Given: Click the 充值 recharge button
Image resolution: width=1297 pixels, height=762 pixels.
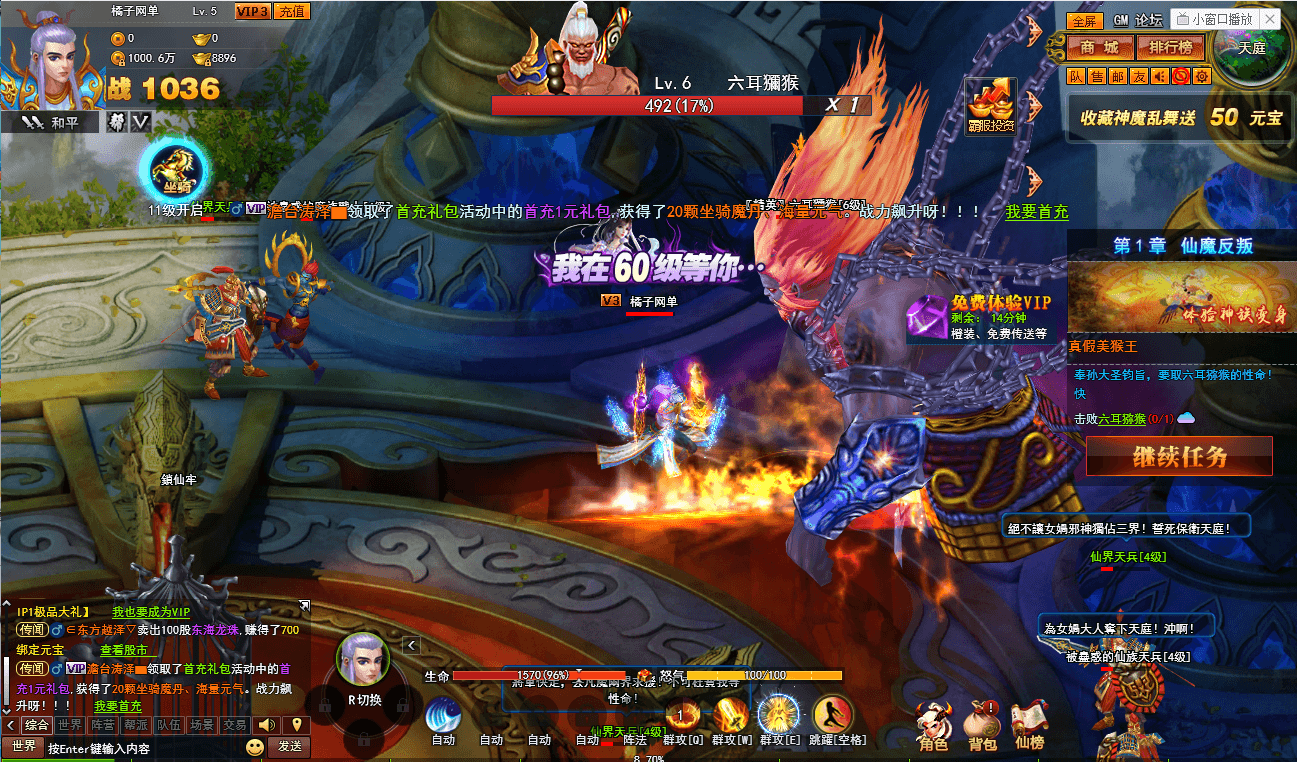Looking at the screenshot, I should click(x=291, y=11).
